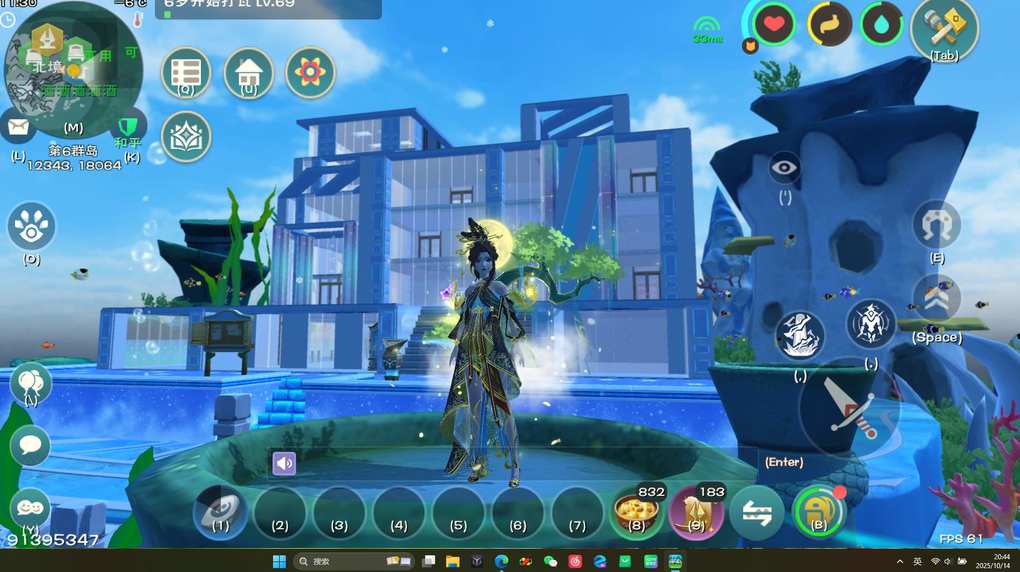Viewport: 1020px width, 572px height.
Task: Click the double-arrow jump button
Action: point(936,298)
